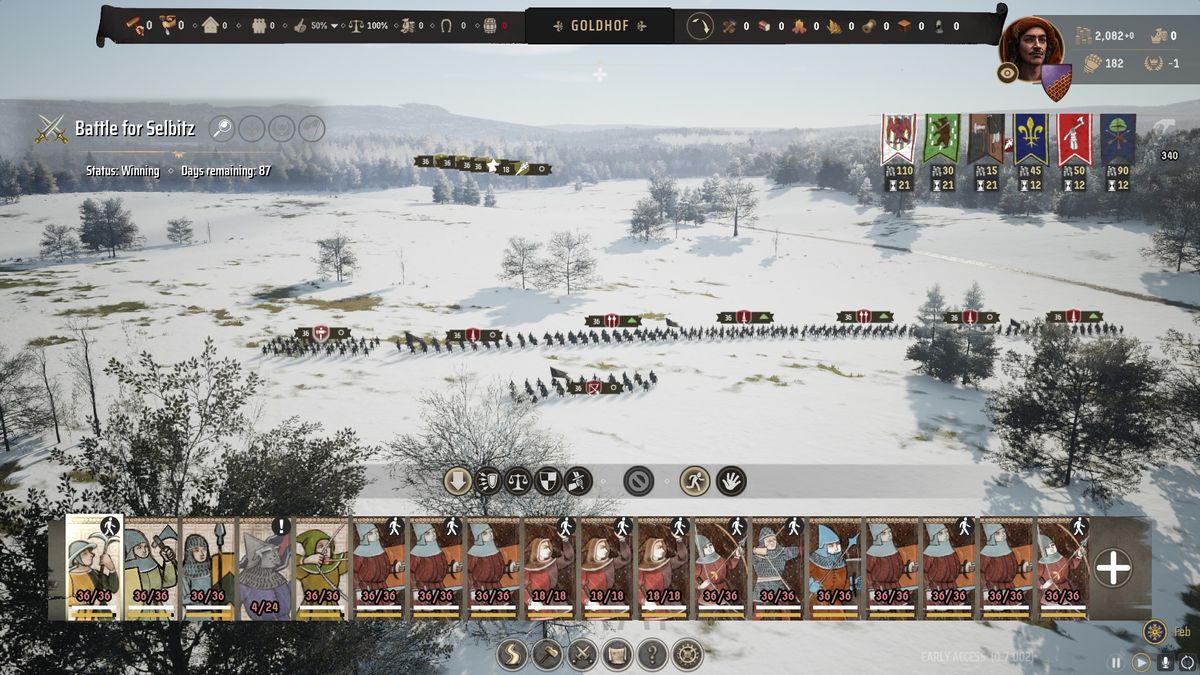Viewport: 1200px width, 675px height.
Task: Open the question mark help panel
Action: coord(652,655)
